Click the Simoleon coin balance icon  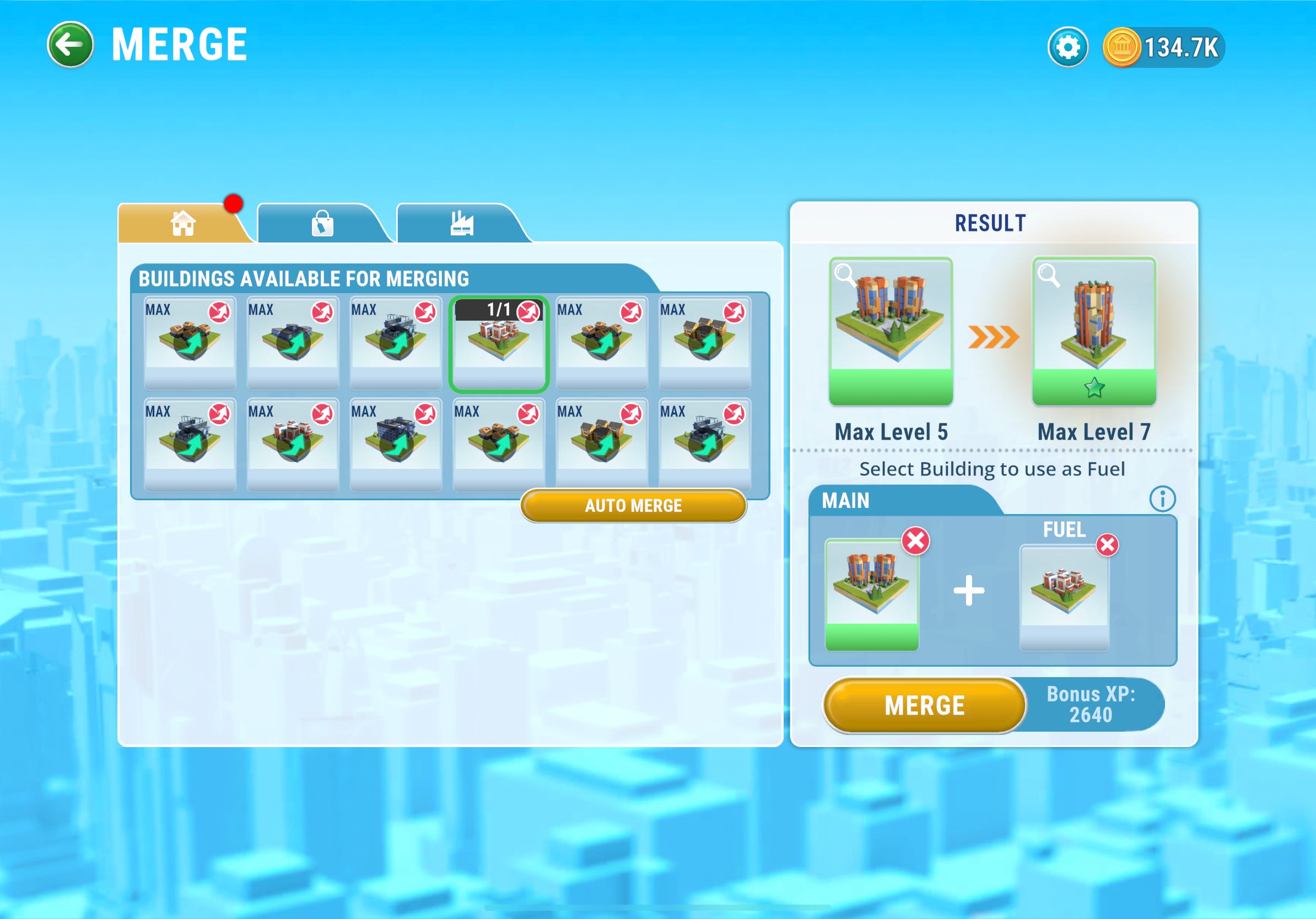coord(1122,48)
